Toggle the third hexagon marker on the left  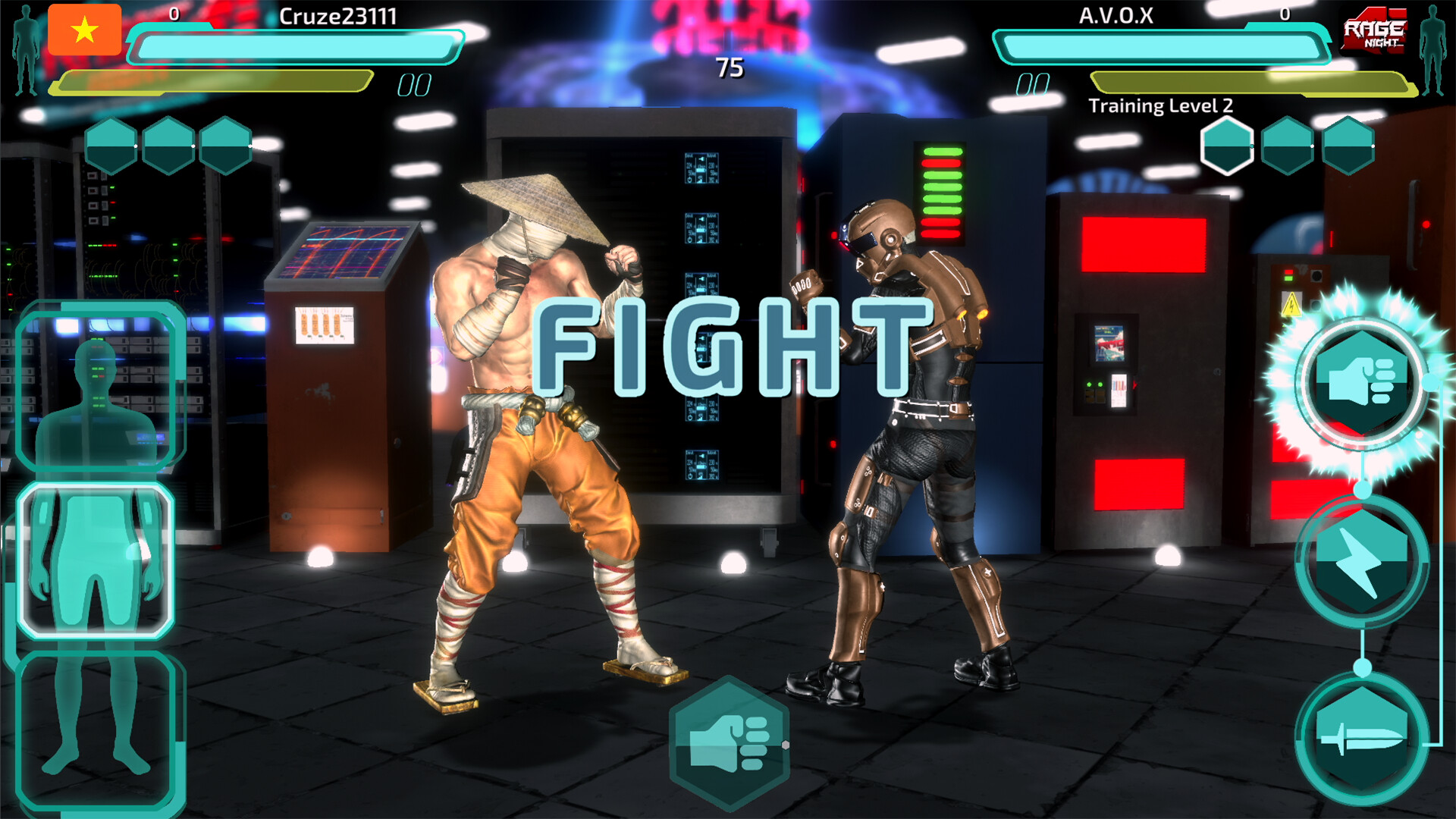(224, 146)
